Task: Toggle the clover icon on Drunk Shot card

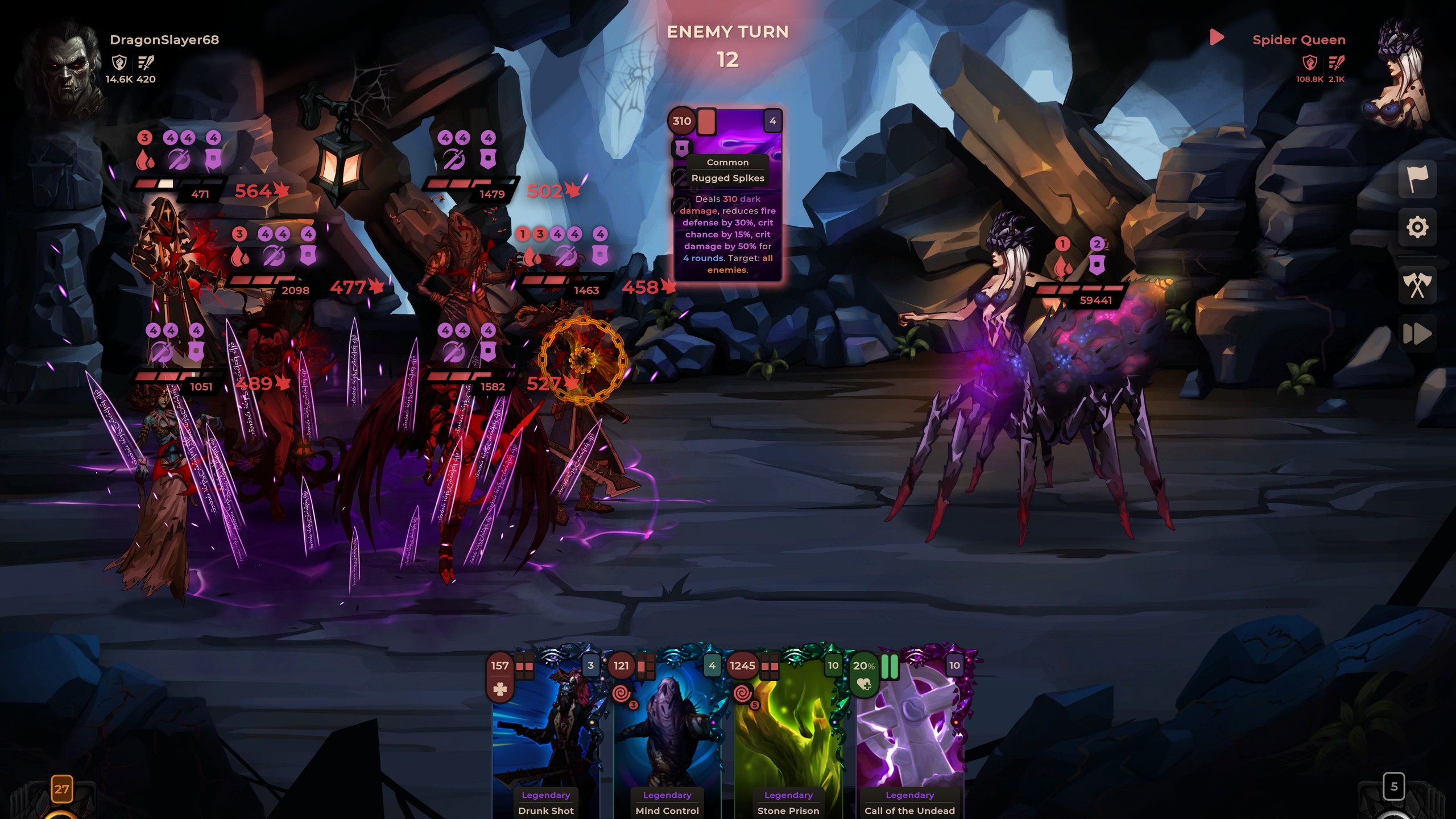Action: click(499, 689)
